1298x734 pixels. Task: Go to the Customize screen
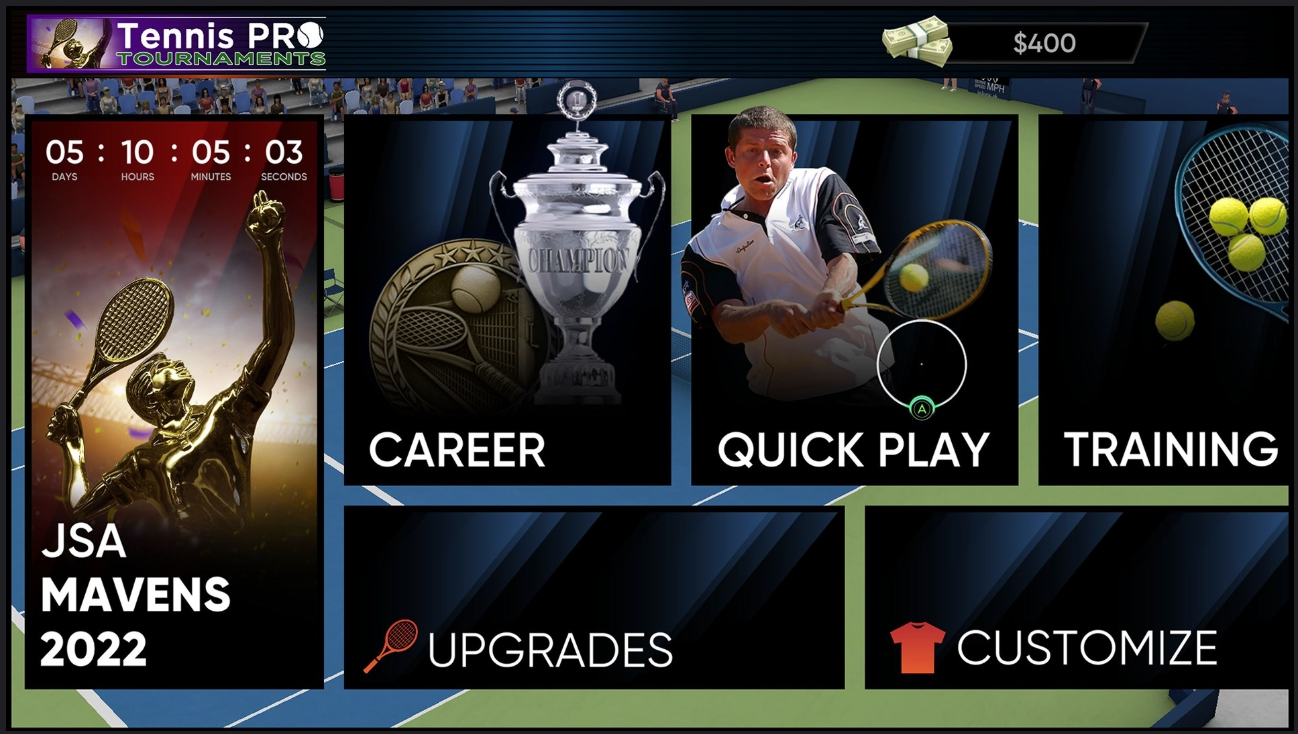[1077, 597]
